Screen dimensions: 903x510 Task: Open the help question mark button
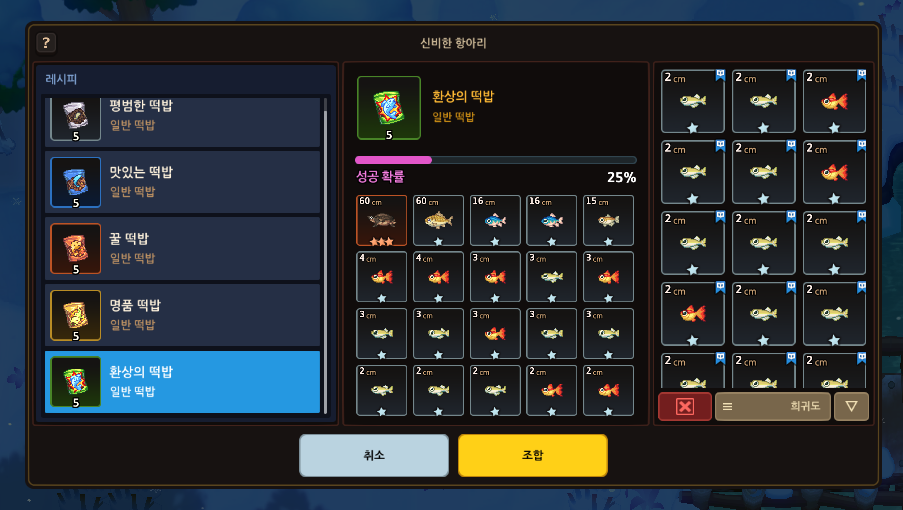coord(46,43)
